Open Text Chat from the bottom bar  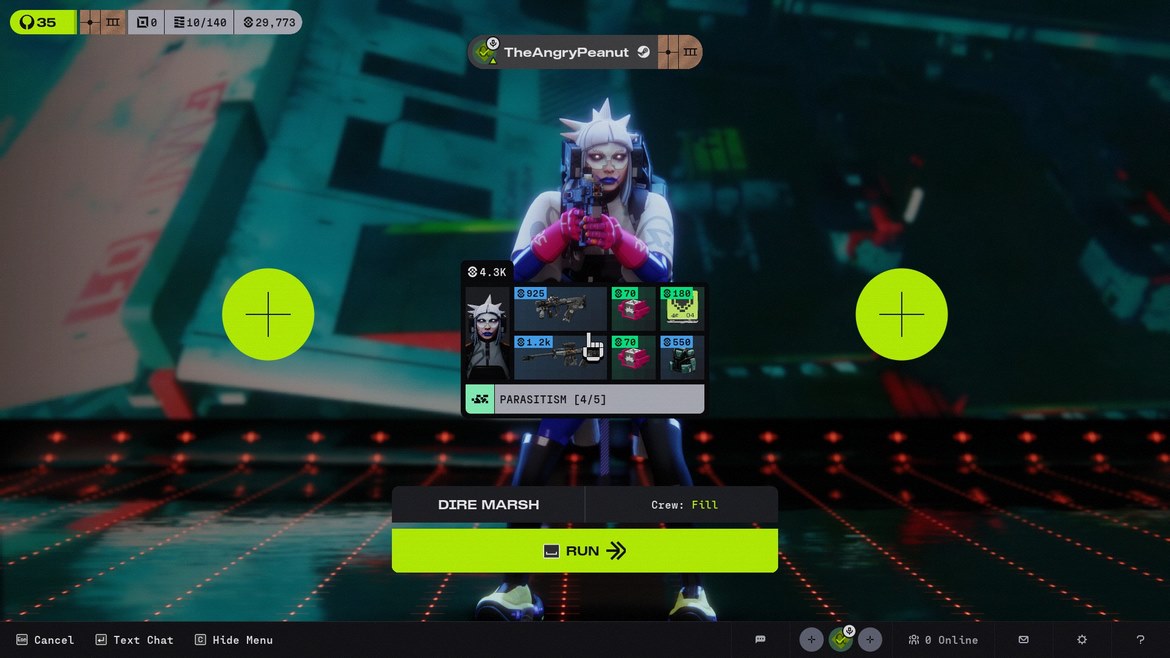click(134, 640)
